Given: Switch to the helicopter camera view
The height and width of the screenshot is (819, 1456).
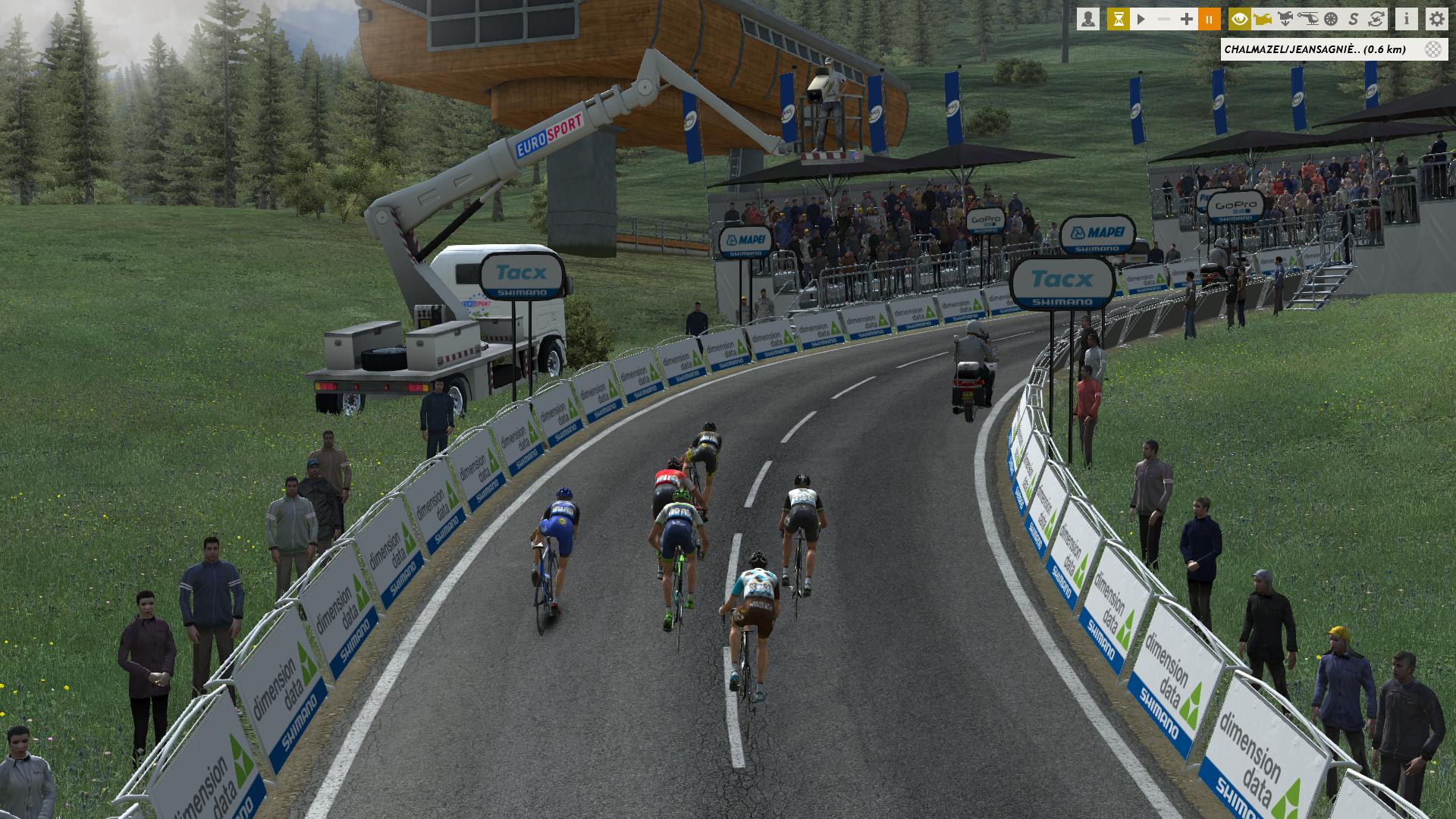Looking at the screenshot, I should (1308, 19).
